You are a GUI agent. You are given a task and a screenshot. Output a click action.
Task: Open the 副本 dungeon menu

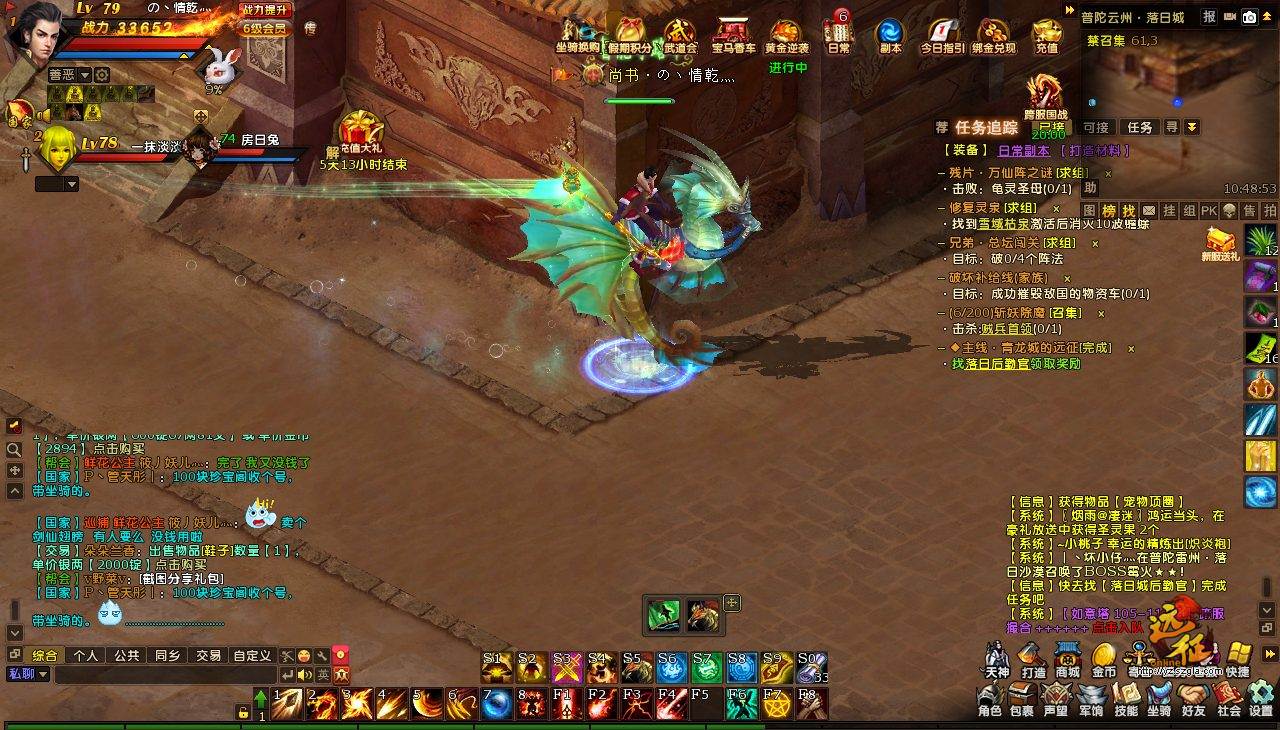point(890,34)
